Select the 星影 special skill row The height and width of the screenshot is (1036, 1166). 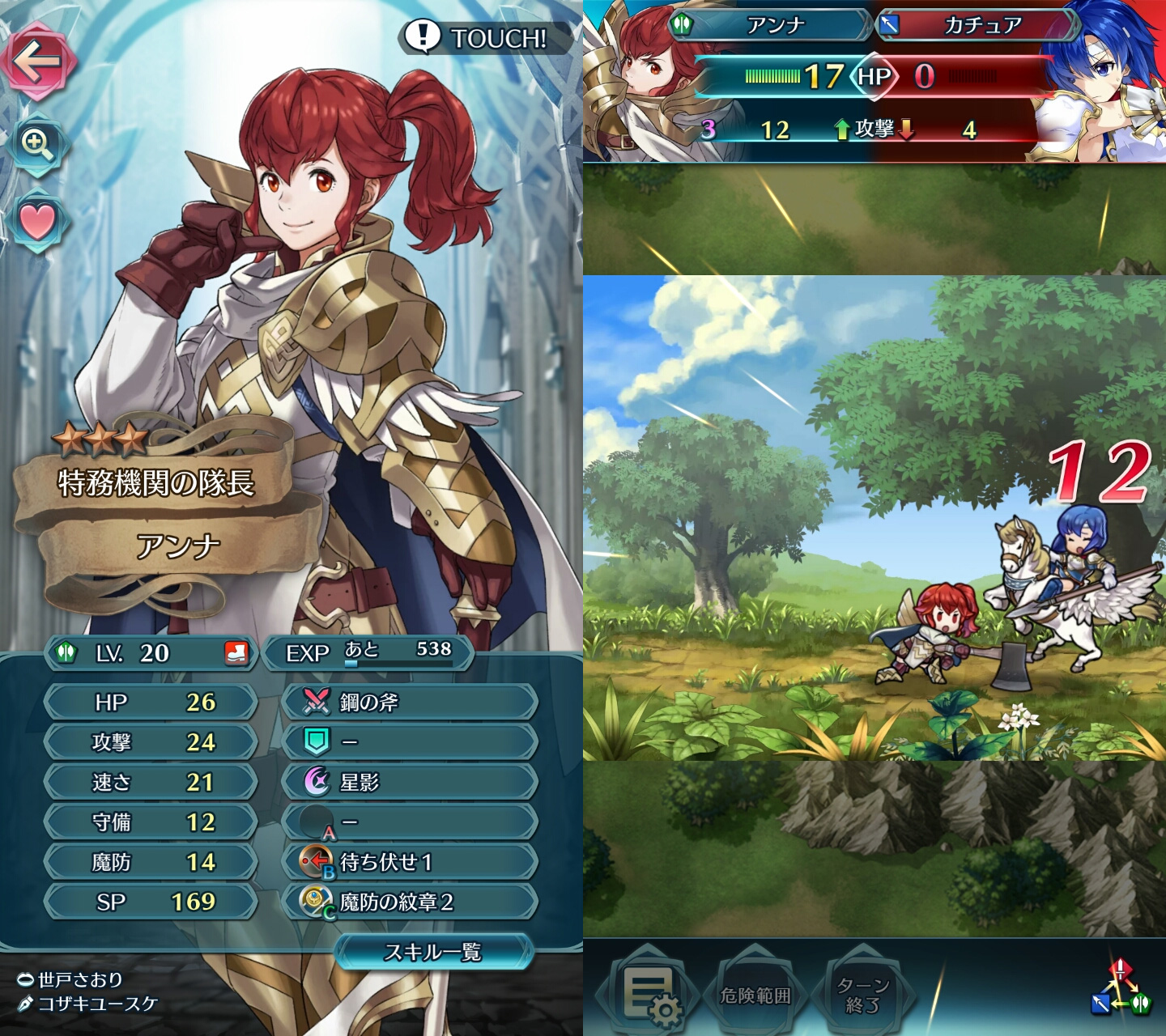pyautogui.click(x=410, y=782)
